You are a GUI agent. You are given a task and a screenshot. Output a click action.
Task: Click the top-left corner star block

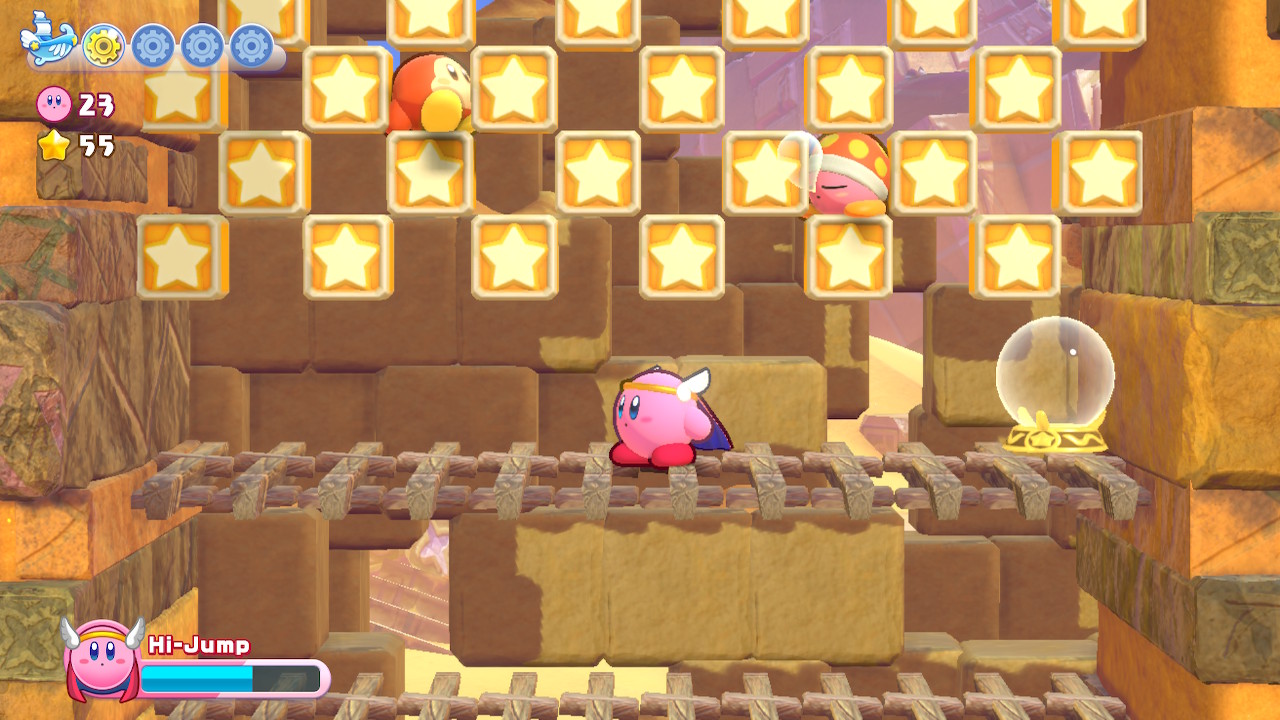tap(179, 94)
